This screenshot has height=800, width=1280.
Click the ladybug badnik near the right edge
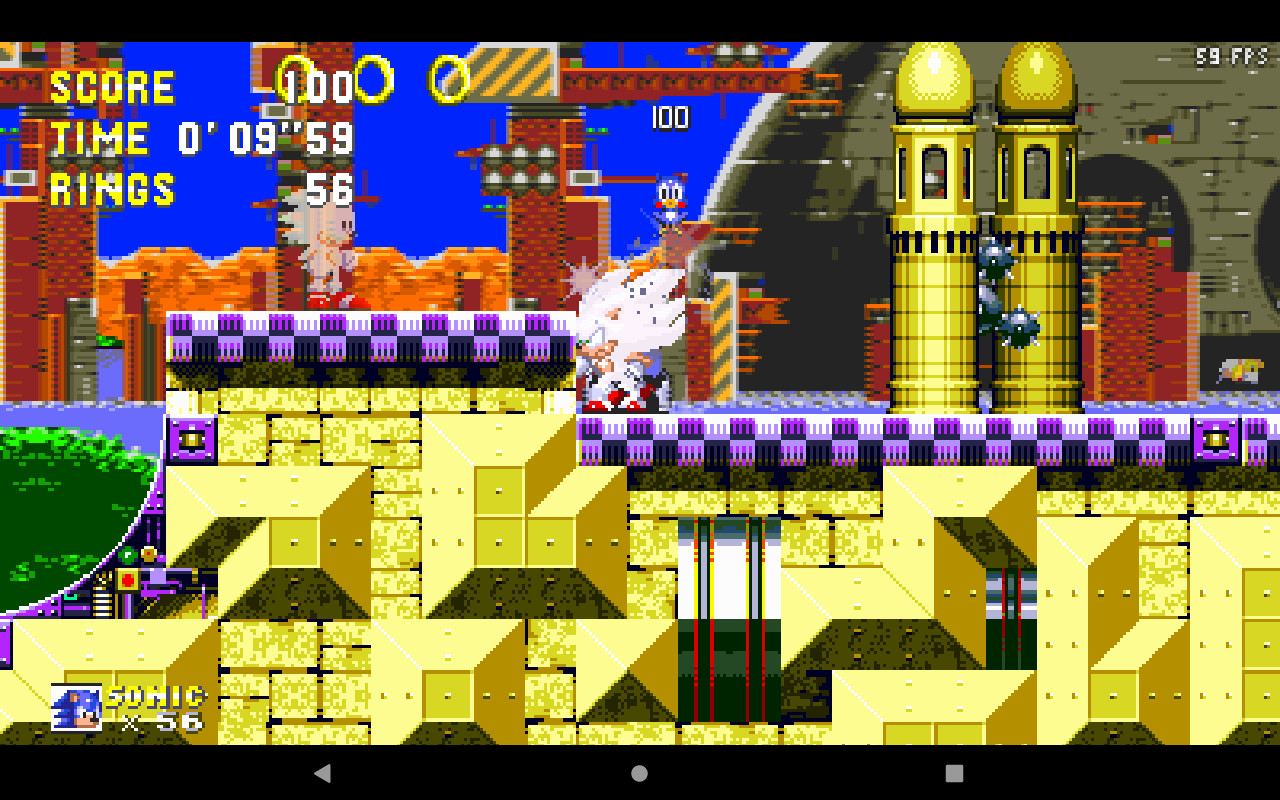click(1238, 368)
